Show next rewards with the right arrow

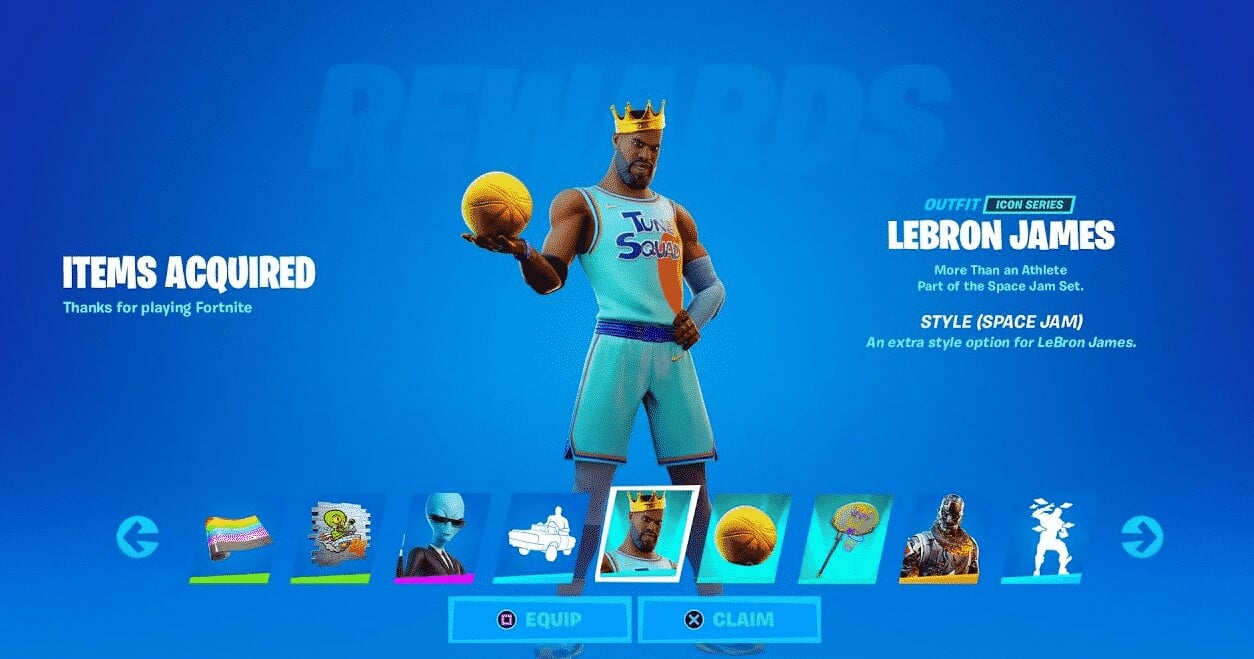pyautogui.click(x=1142, y=538)
